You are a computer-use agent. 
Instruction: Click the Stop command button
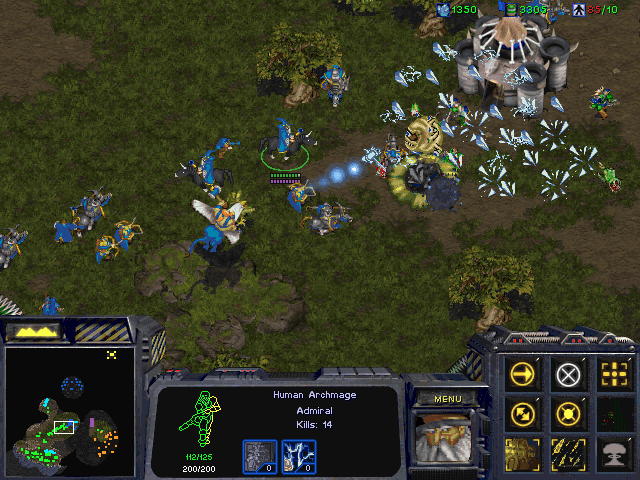point(568,374)
